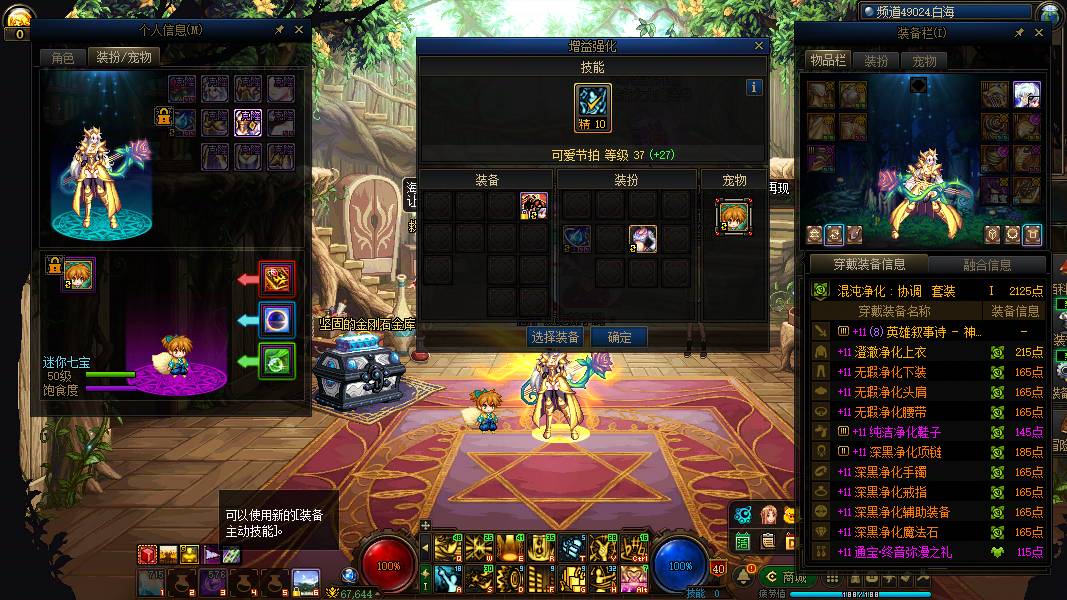Switch to the 物品栏 inventory tab

coord(827,61)
